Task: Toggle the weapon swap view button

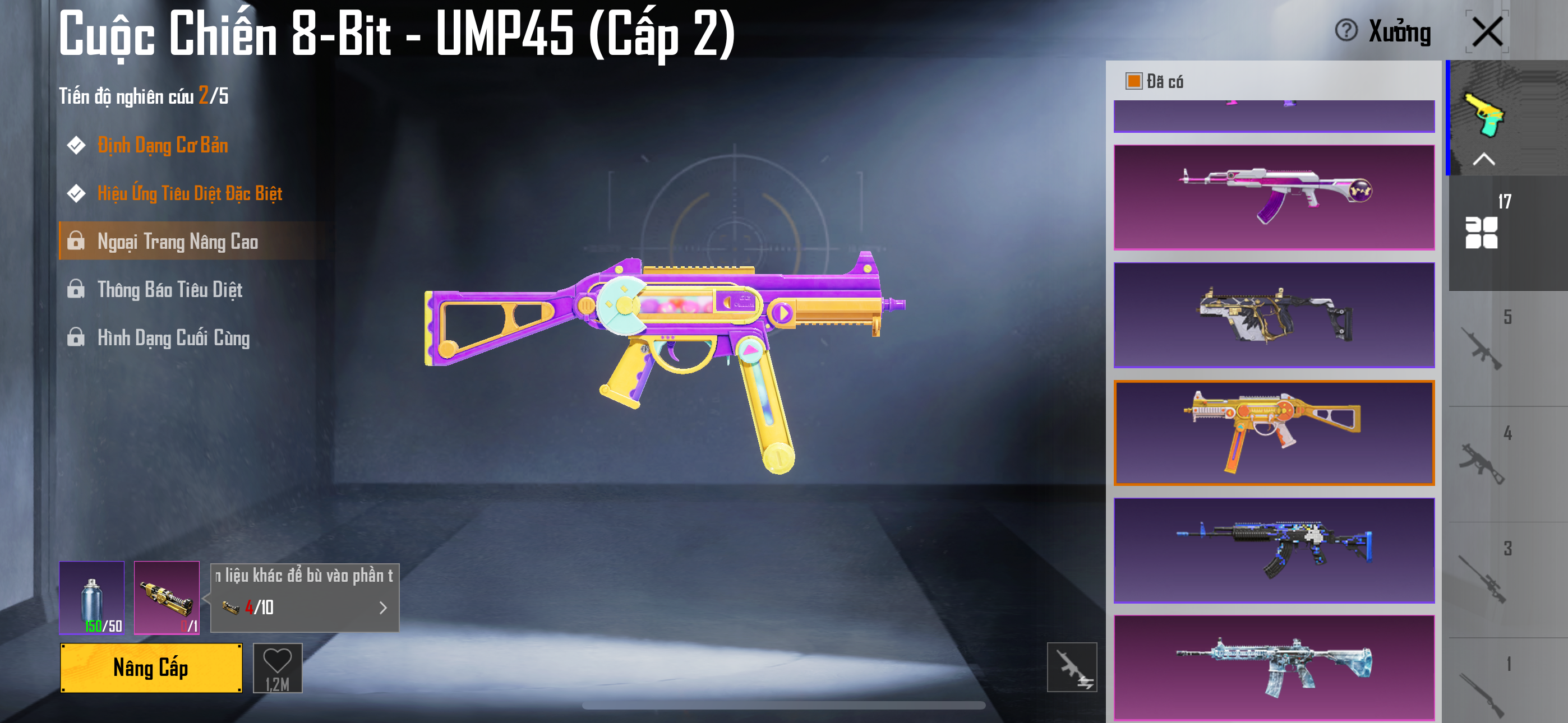Action: (x=1071, y=667)
